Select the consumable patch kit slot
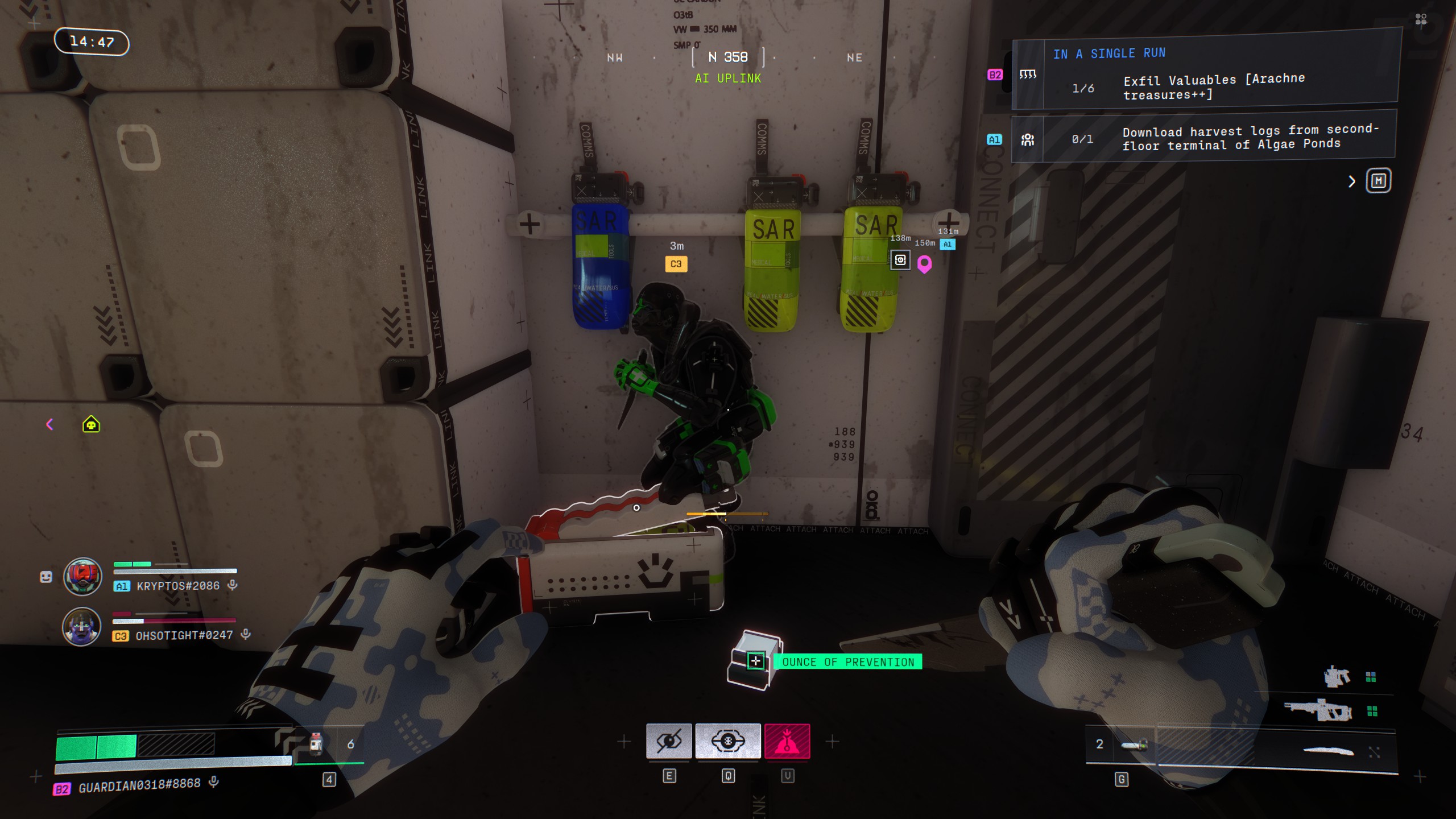The image size is (1456, 819). [316, 743]
